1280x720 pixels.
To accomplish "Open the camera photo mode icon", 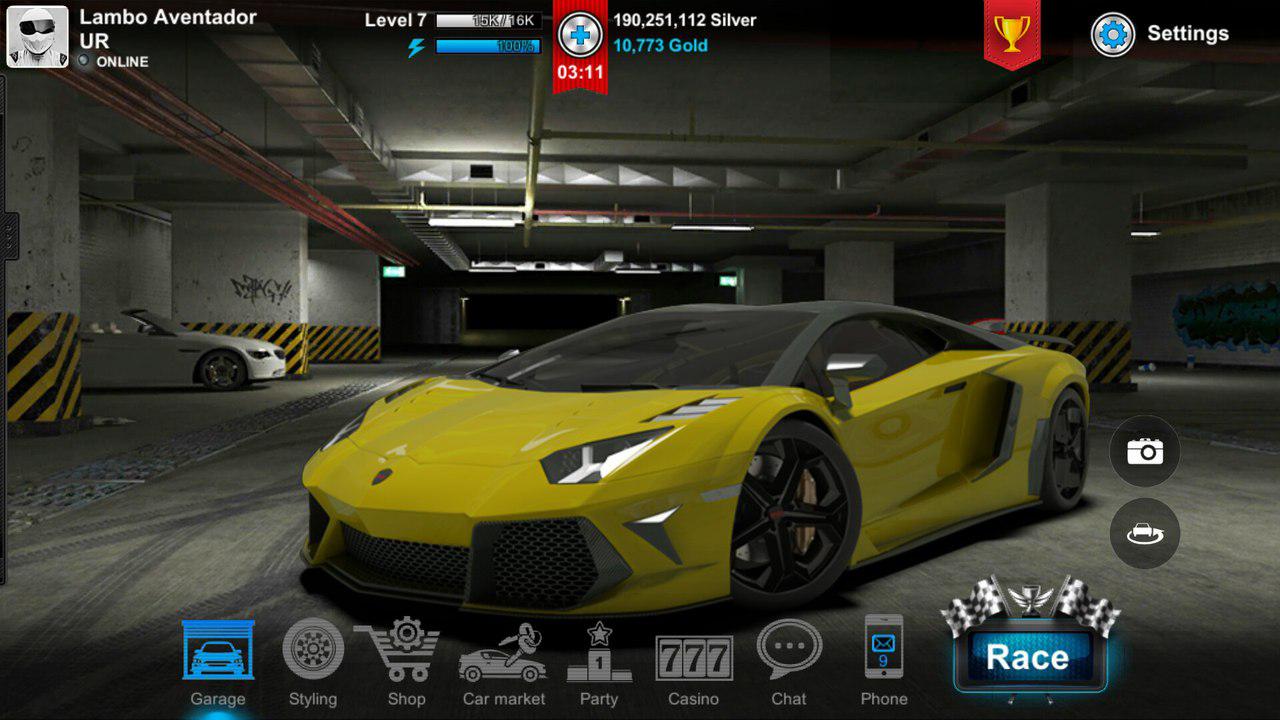I will coord(1143,451).
